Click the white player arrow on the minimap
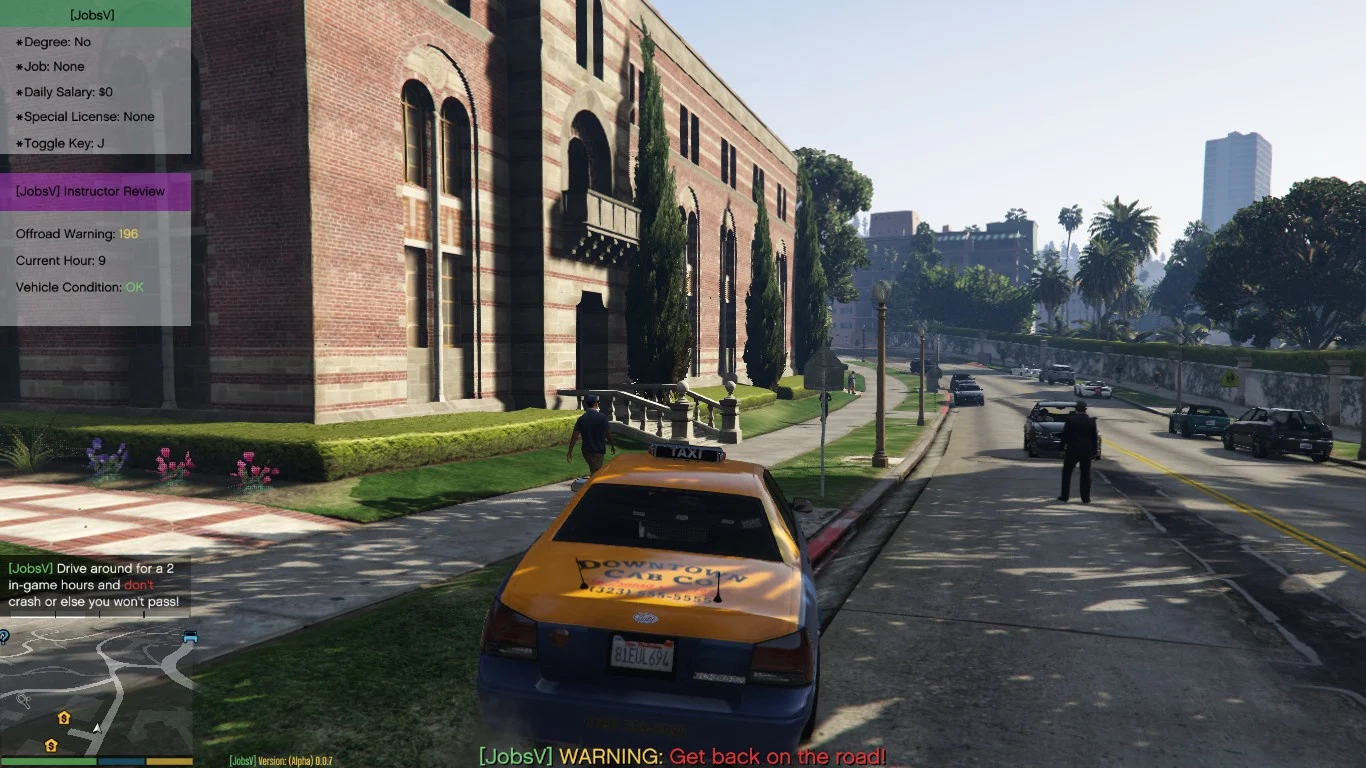 tap(95, 728)
